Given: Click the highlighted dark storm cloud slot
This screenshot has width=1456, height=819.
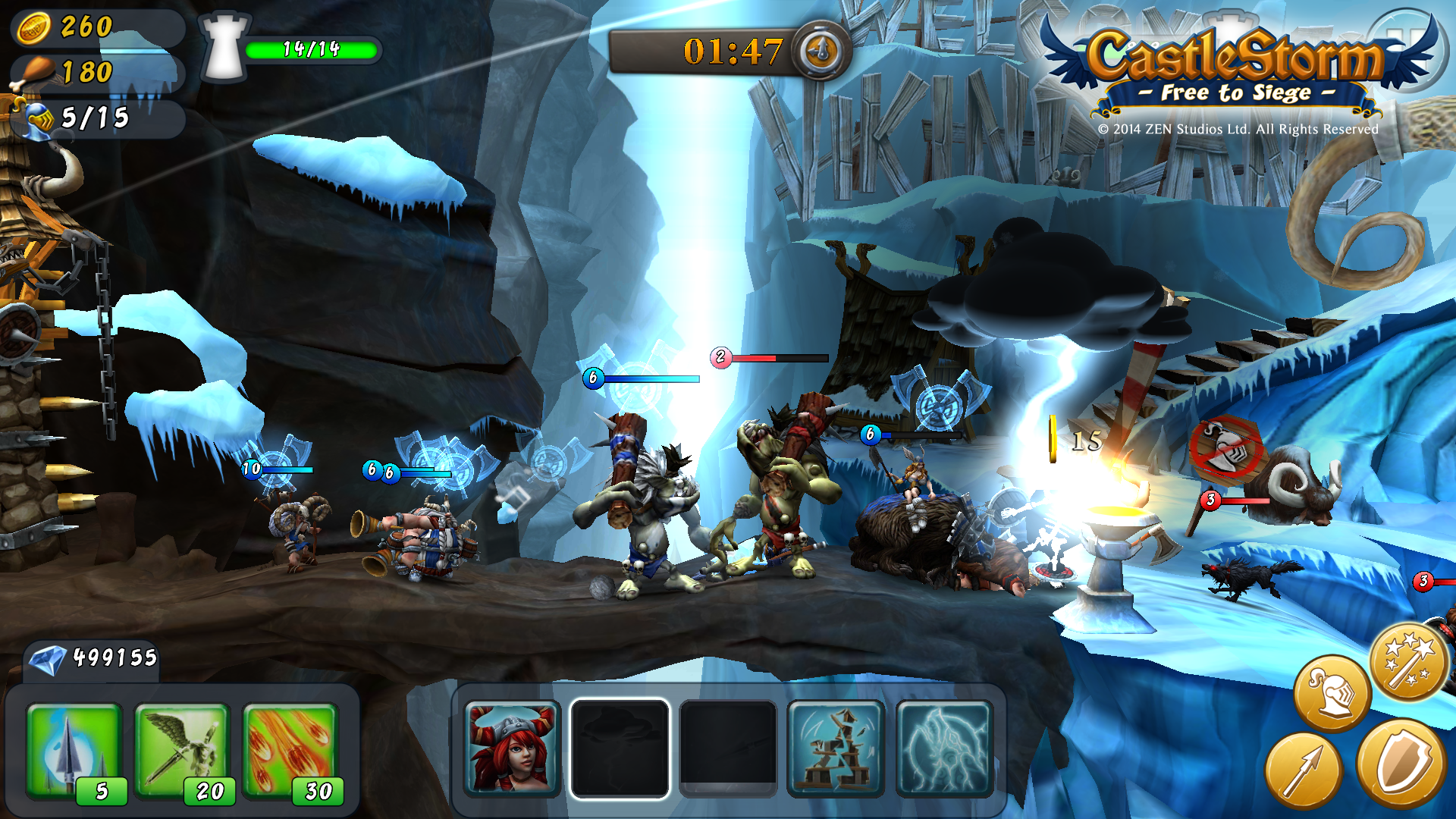Looking at the screenshot, I should pyautogui.click(x=620, y=748).
